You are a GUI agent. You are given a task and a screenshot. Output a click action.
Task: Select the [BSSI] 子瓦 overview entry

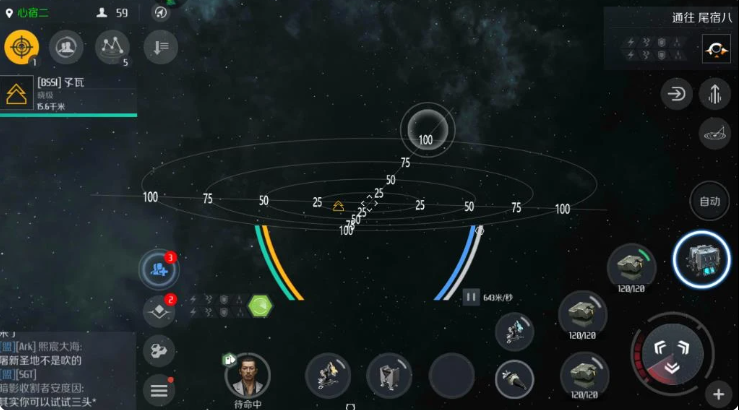[x=68, y=93]
